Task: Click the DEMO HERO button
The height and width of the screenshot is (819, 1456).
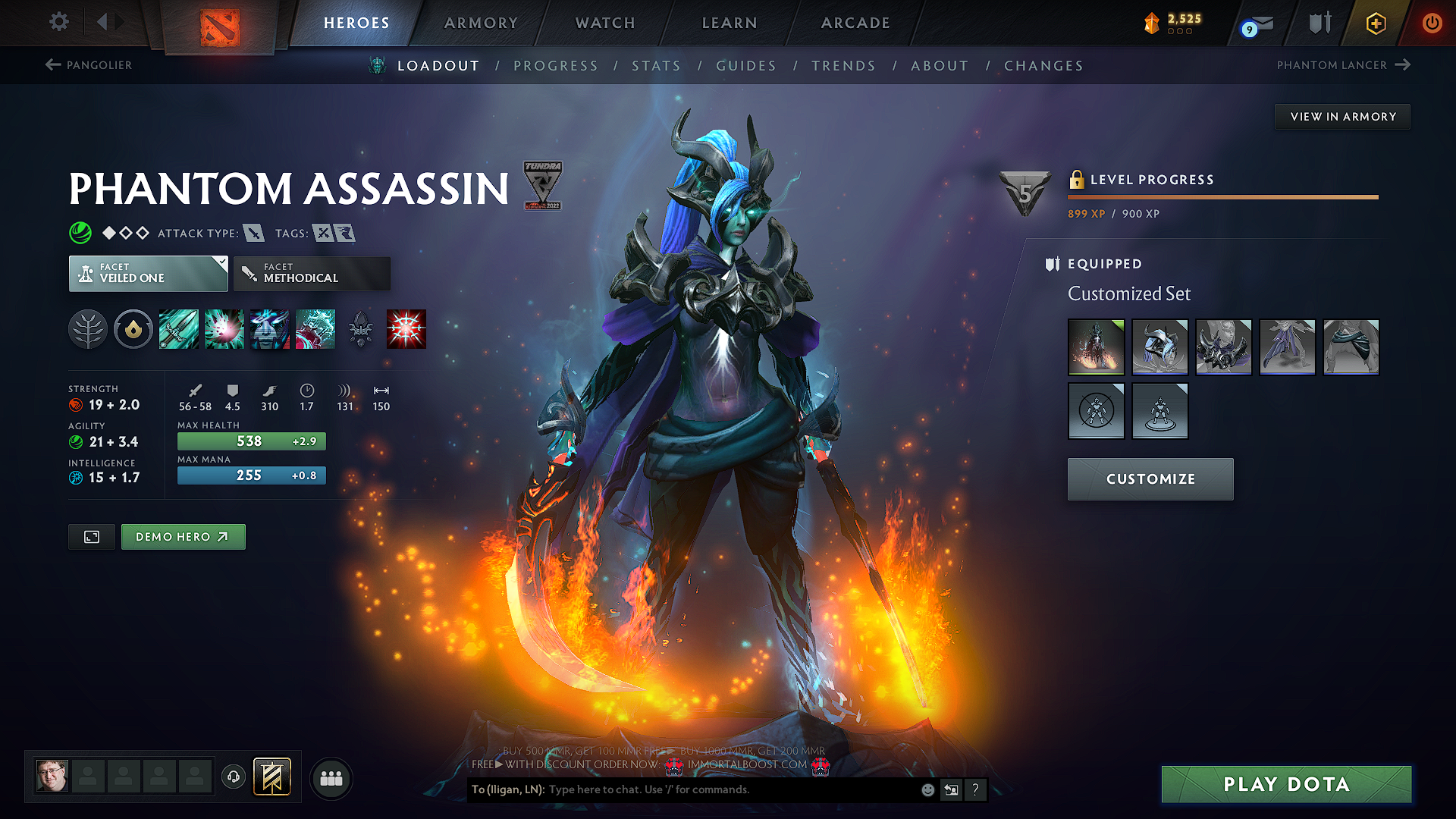Action: pyautogui.click(x=183, y=536)
